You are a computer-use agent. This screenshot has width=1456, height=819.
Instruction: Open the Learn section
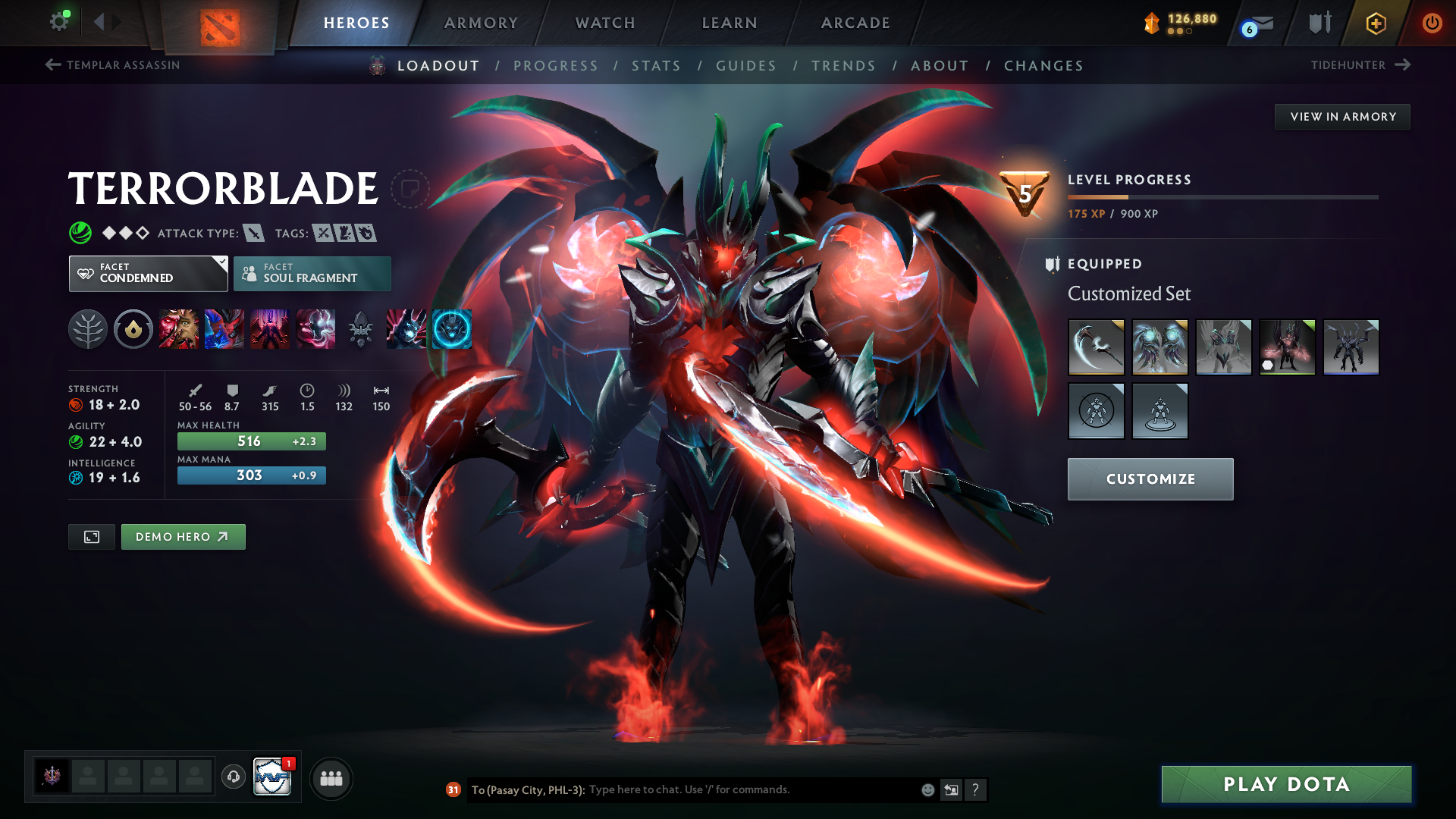[730, 23]
